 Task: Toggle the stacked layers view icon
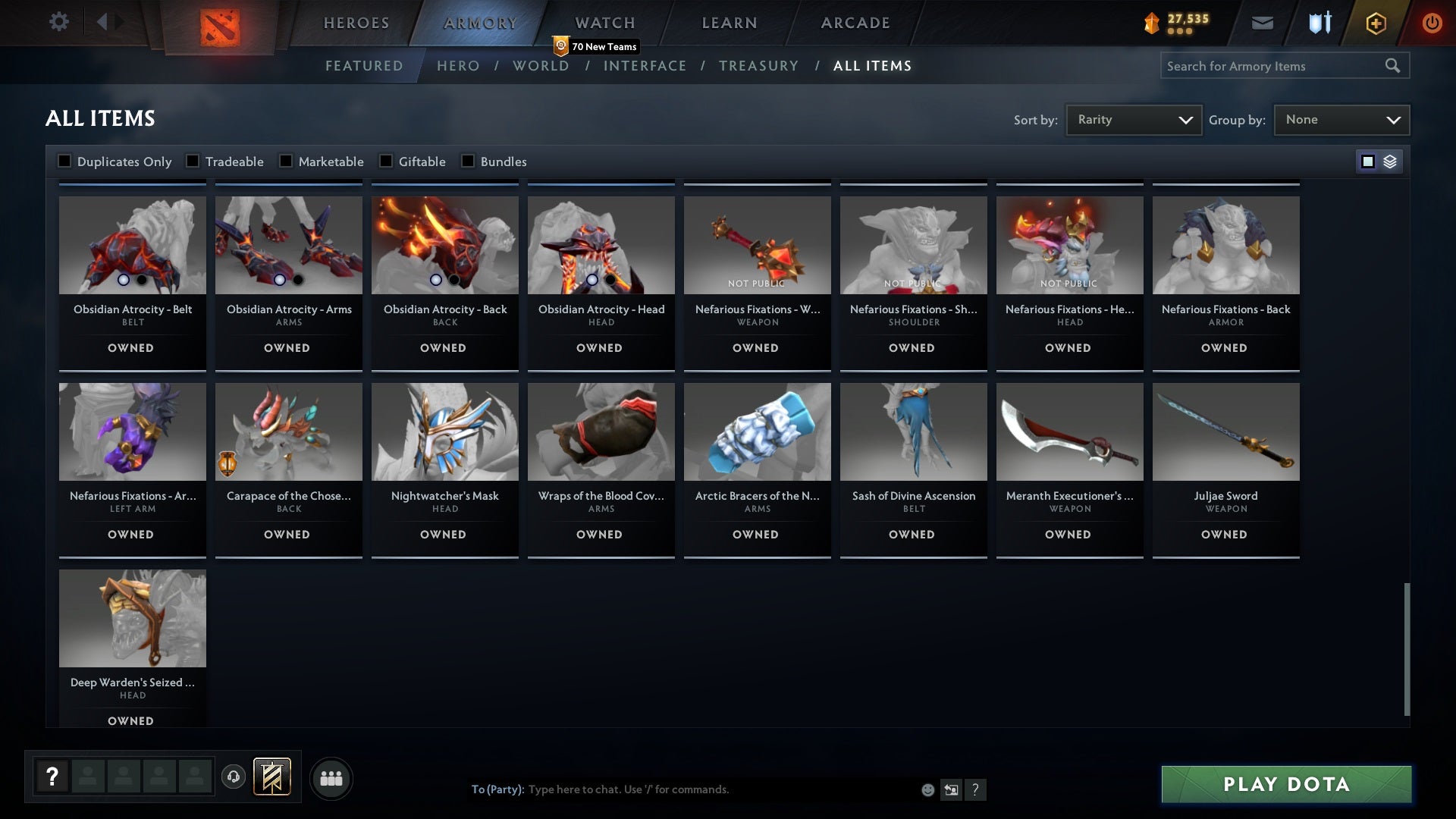(1389, 161)
